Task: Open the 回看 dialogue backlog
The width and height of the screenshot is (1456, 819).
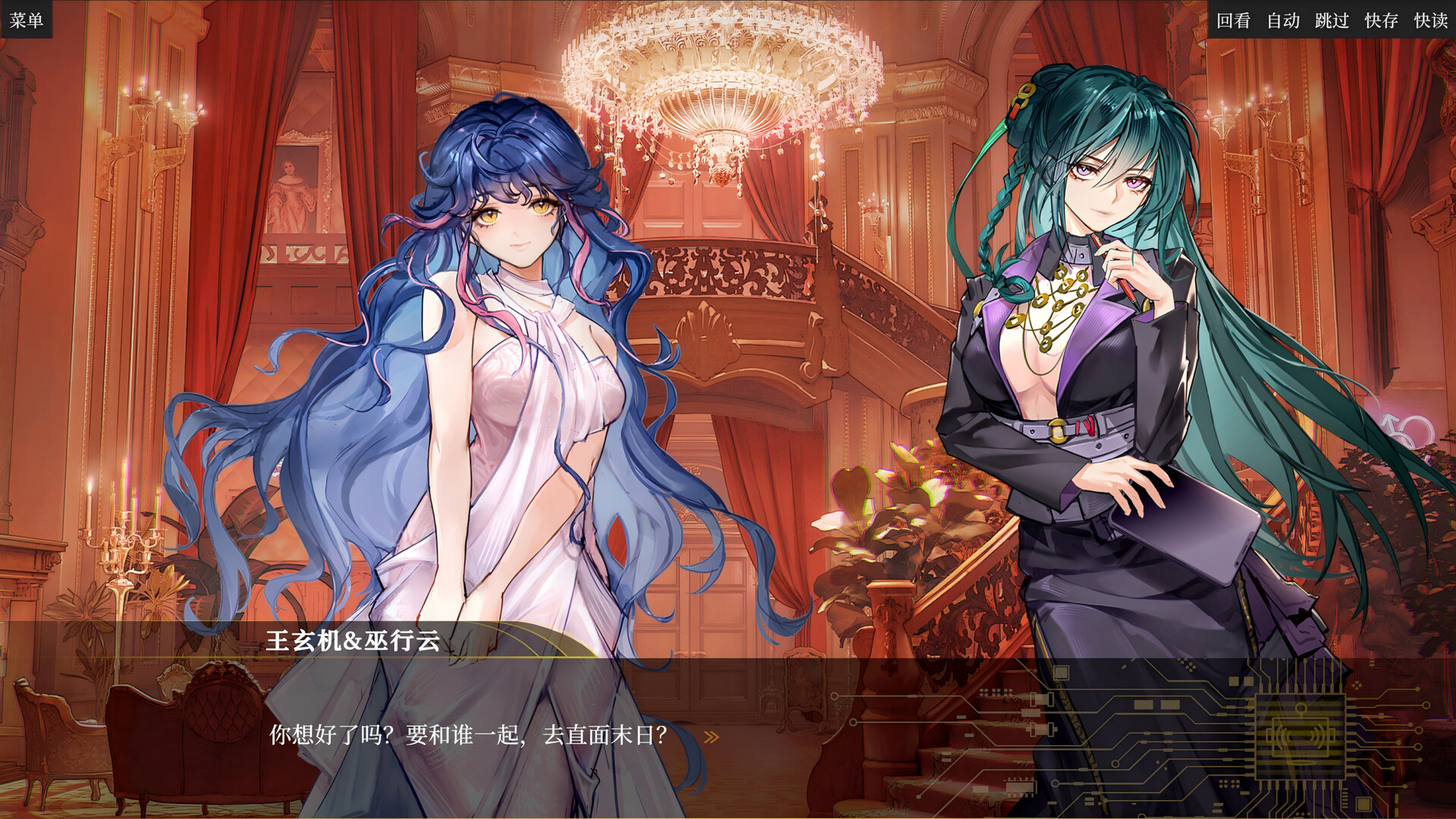Action: point(1234,21)
